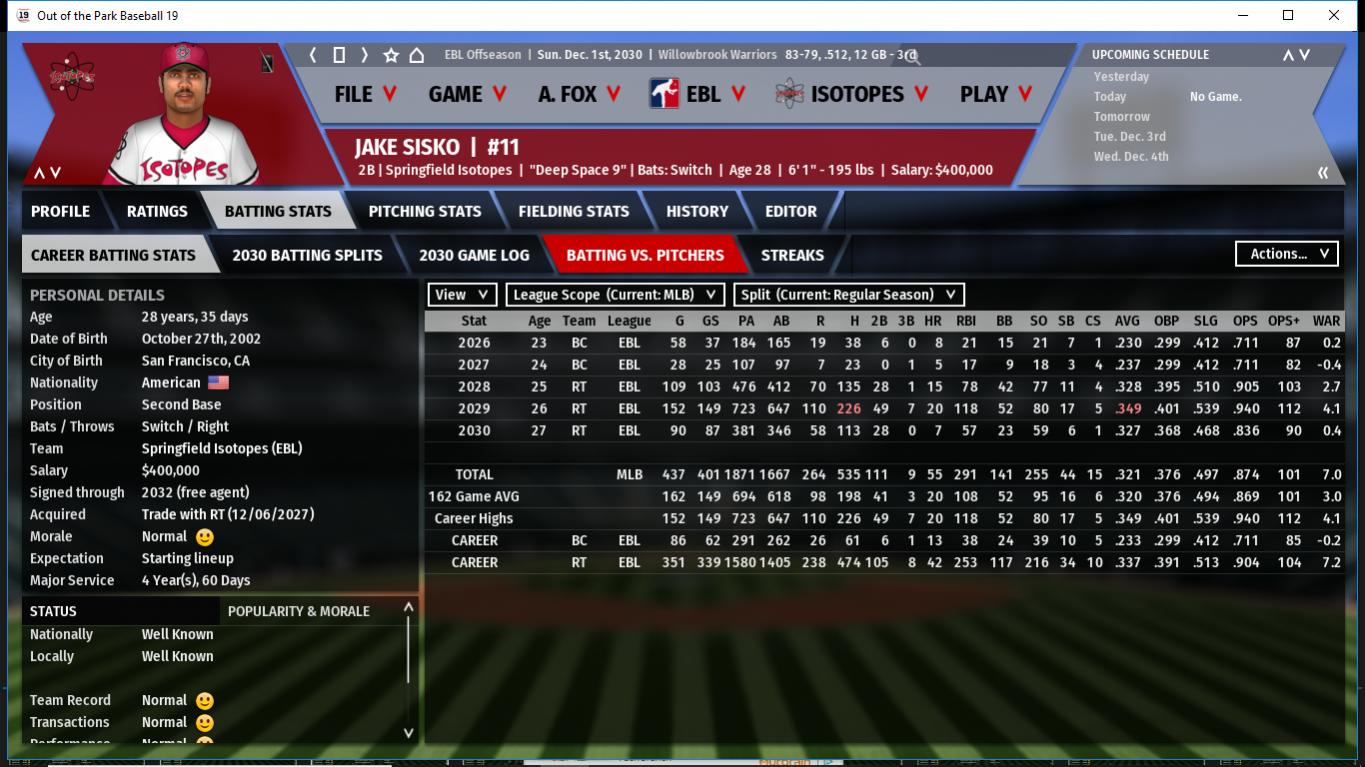Switch to the RATINGS tab
1365x767 pixels.
coord(157,211)
